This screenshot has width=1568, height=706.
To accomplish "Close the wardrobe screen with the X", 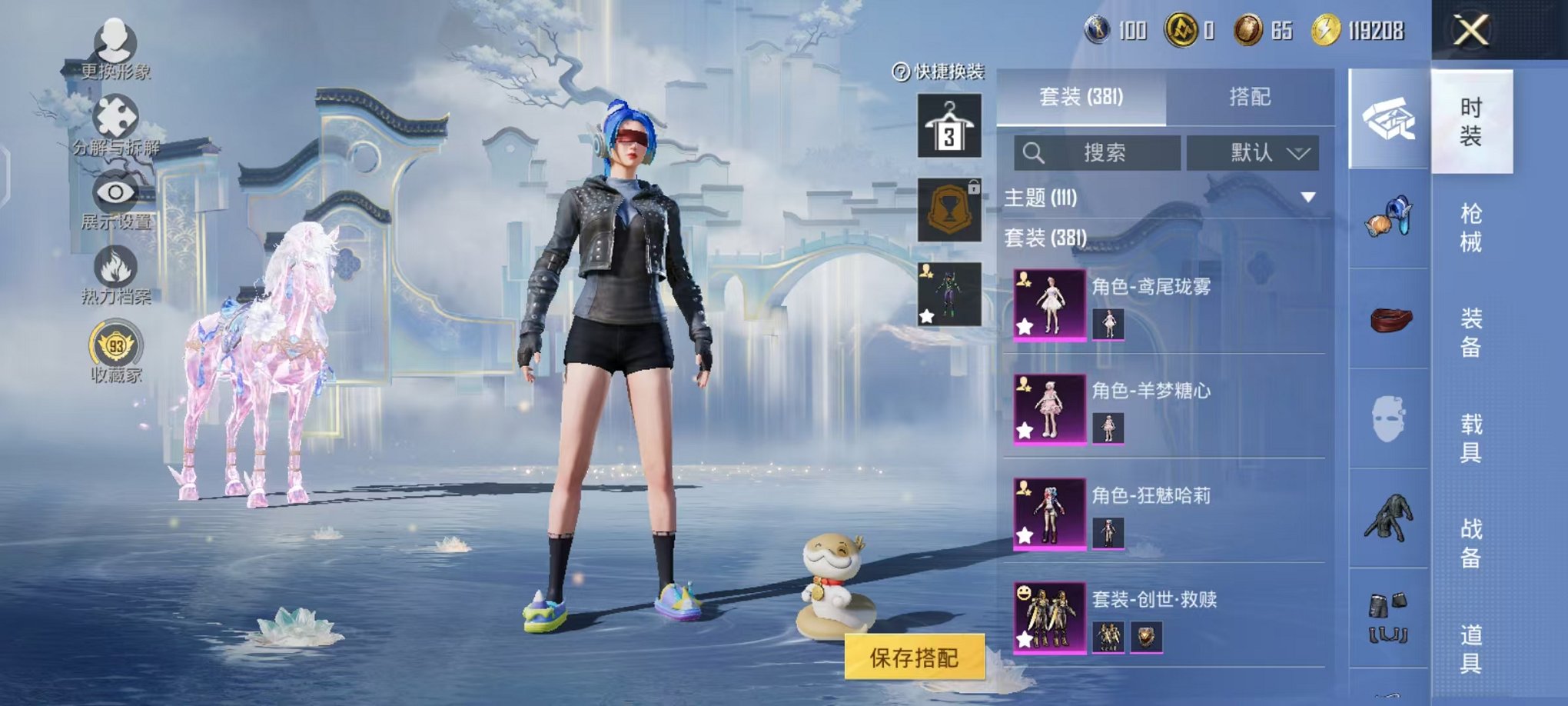I will point(1470,32).
